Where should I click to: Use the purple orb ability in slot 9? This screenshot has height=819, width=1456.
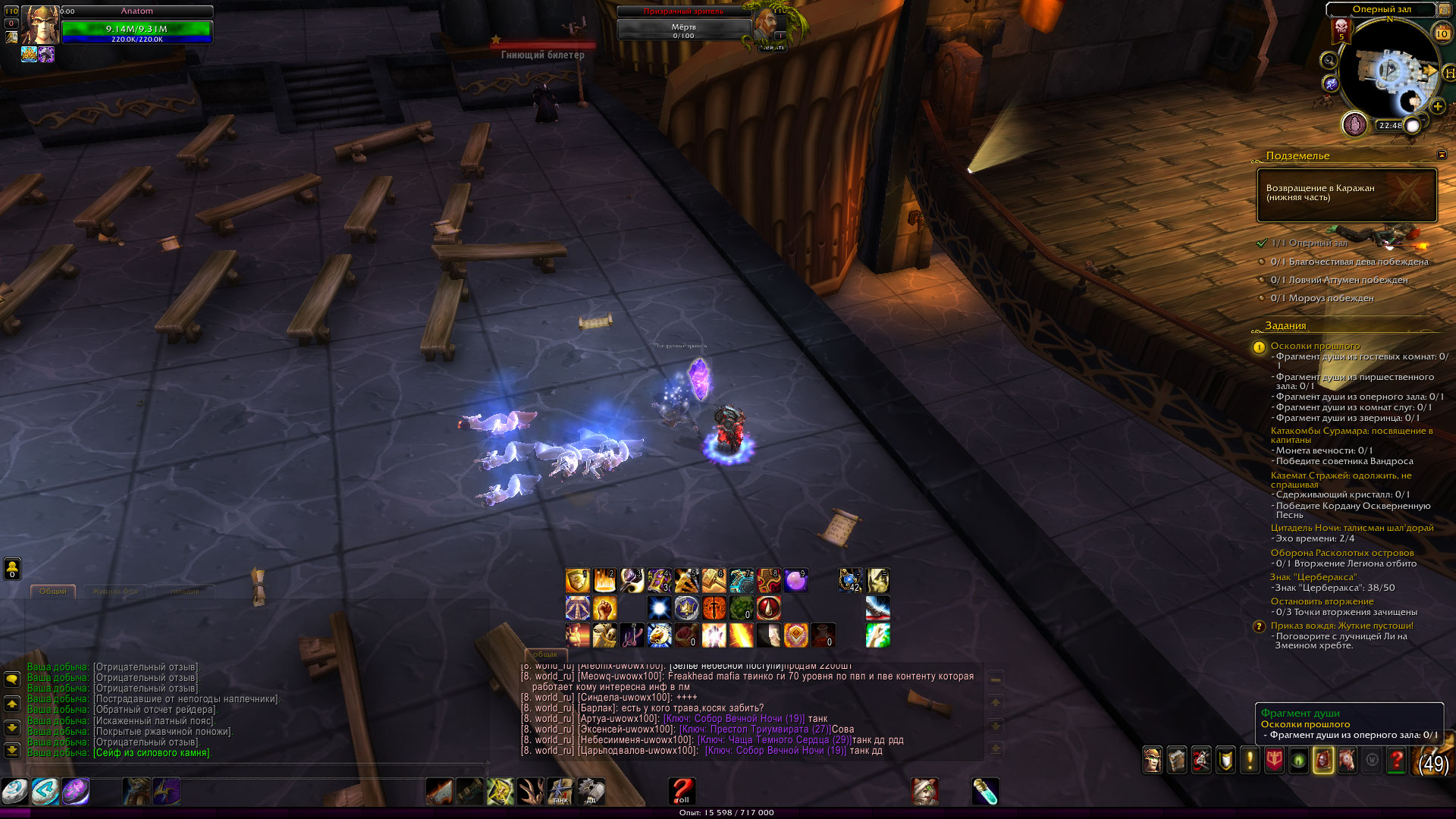tap(795, 581)
